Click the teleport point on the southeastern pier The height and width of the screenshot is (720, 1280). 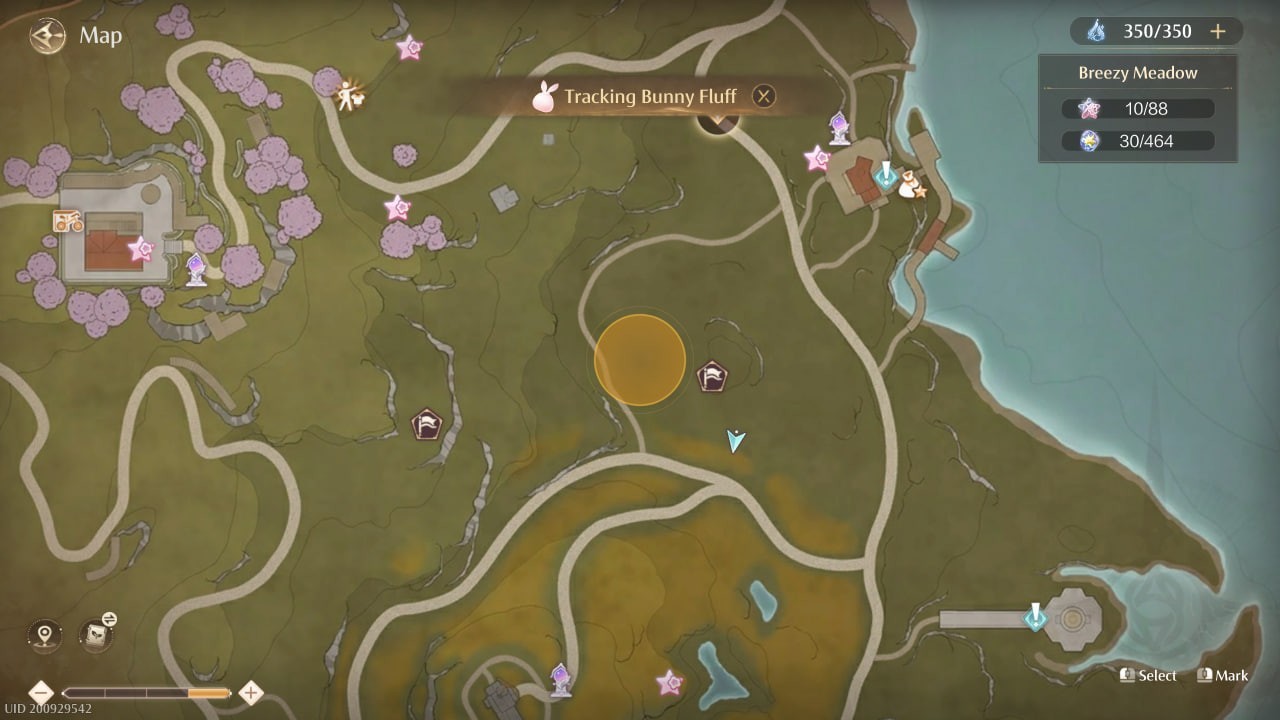pyautogui.click(x=1036, y=617)
